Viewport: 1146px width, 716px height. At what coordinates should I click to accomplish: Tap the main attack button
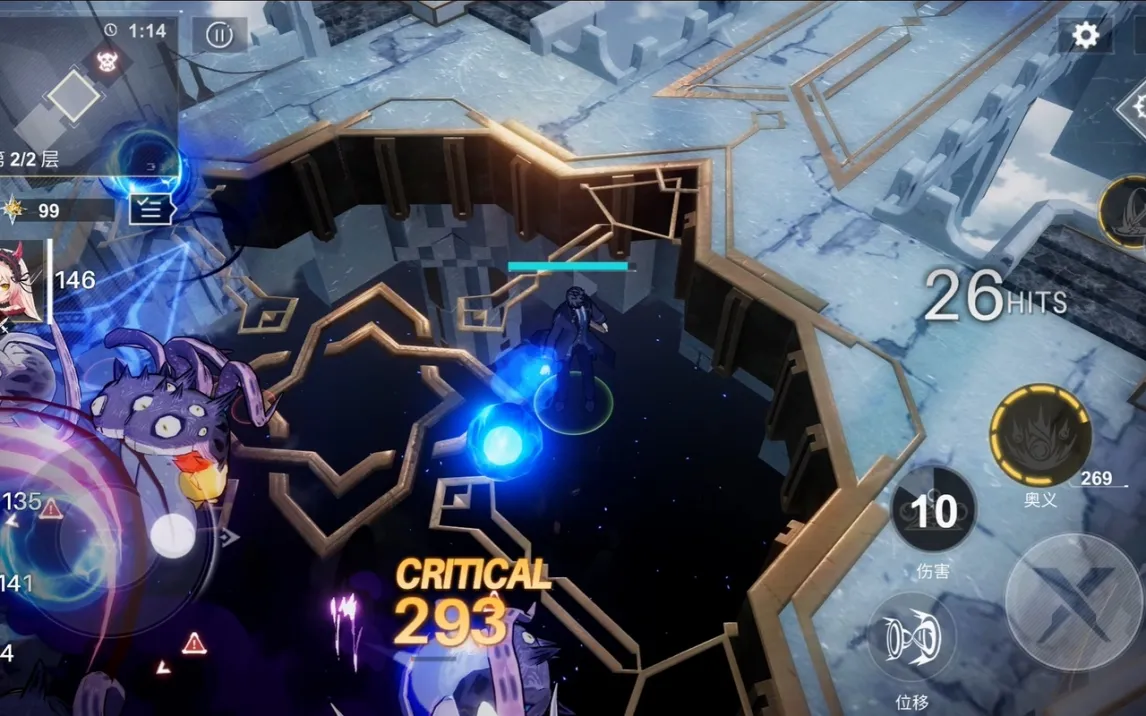tap(1073, 602)
